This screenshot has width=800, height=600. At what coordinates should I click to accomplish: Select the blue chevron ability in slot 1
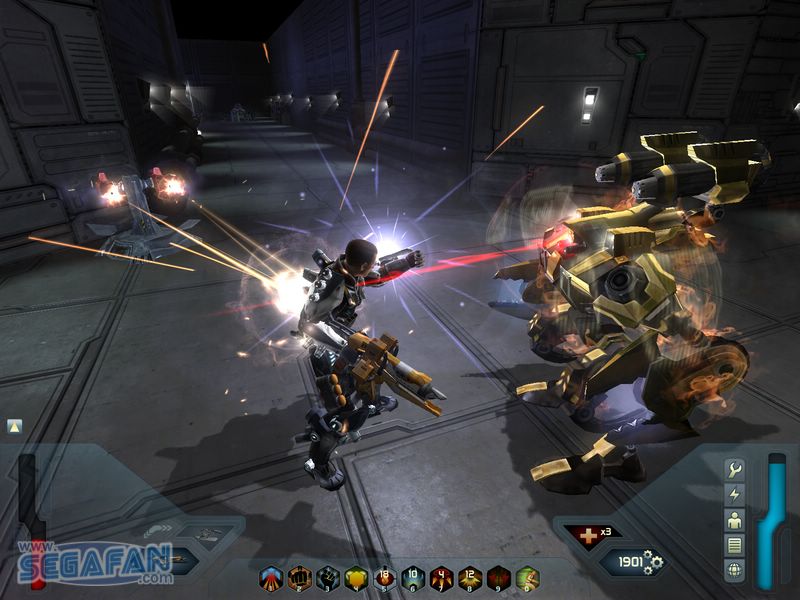[x=271, y=577]
